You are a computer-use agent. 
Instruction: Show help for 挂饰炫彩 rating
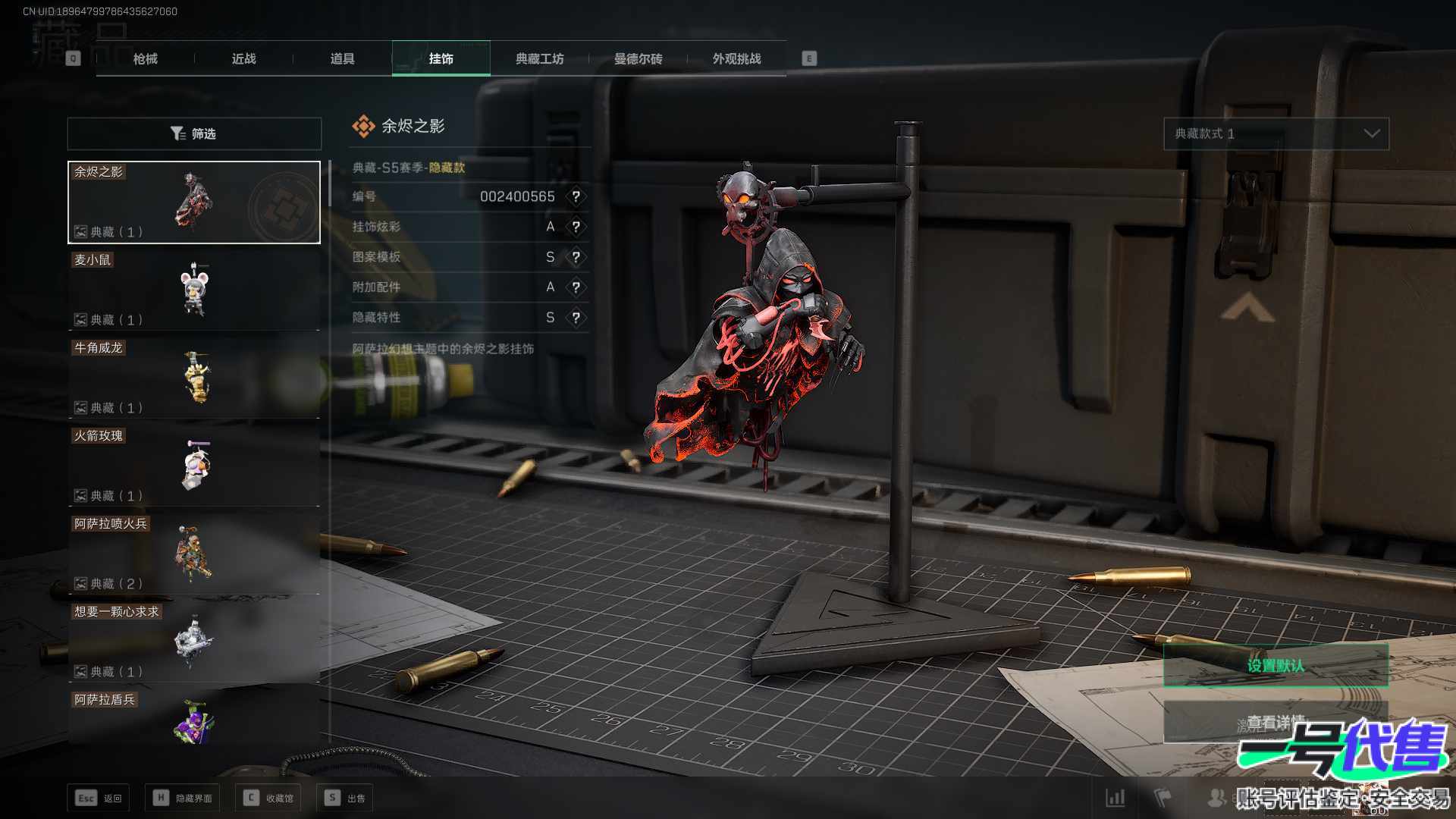coord(576,227)
